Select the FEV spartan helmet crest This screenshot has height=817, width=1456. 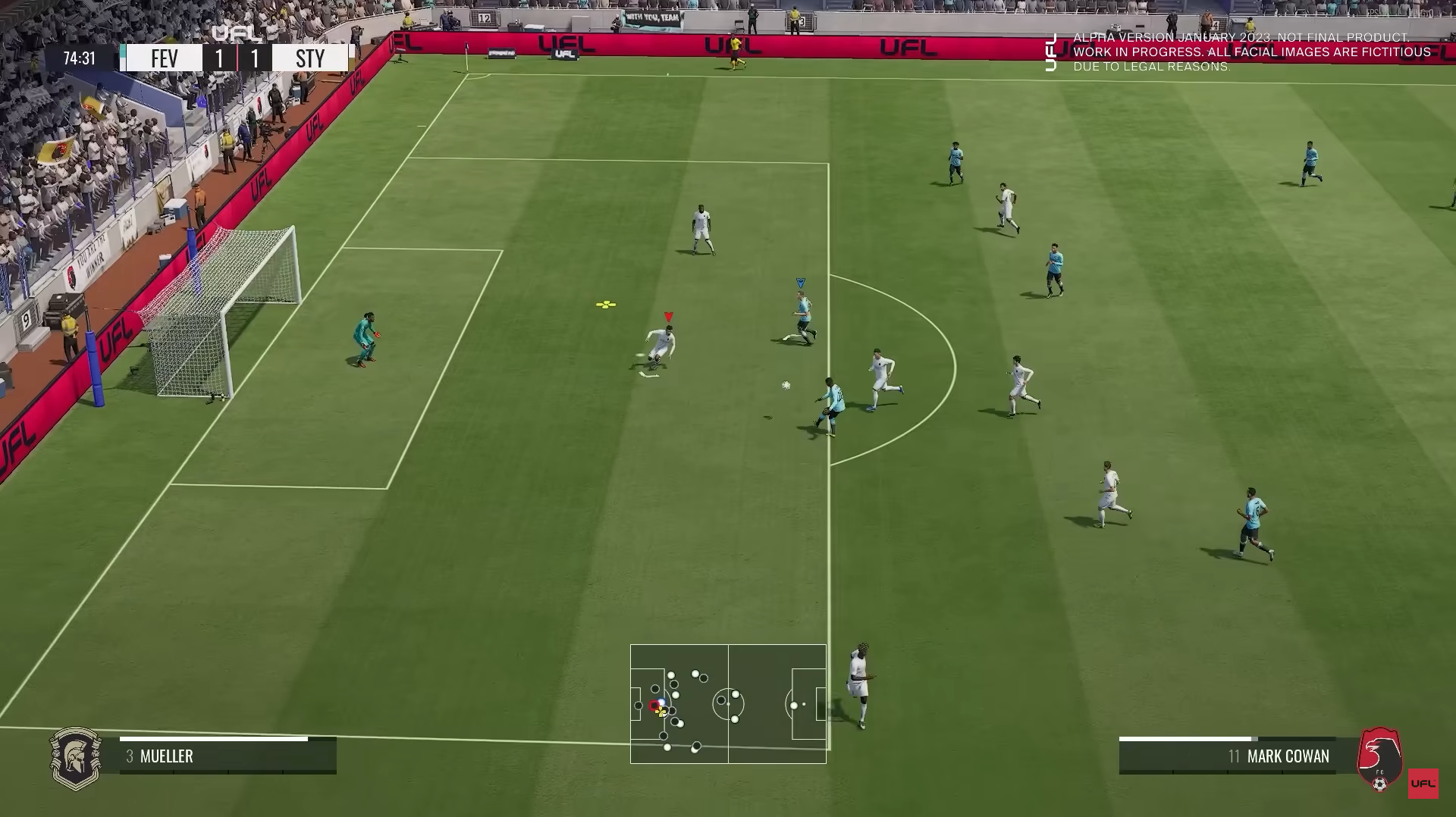click(x=77, y=758)
